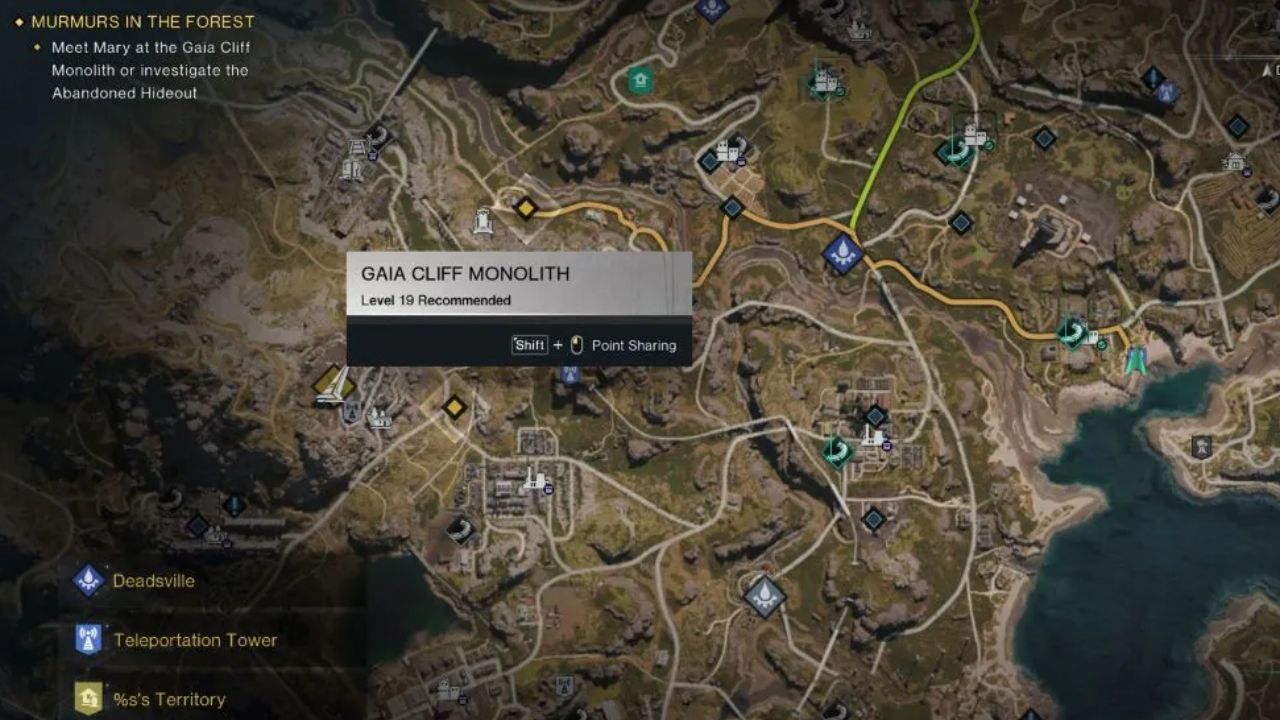Select the Deadsville entry in the map legend

click(153, 581)
